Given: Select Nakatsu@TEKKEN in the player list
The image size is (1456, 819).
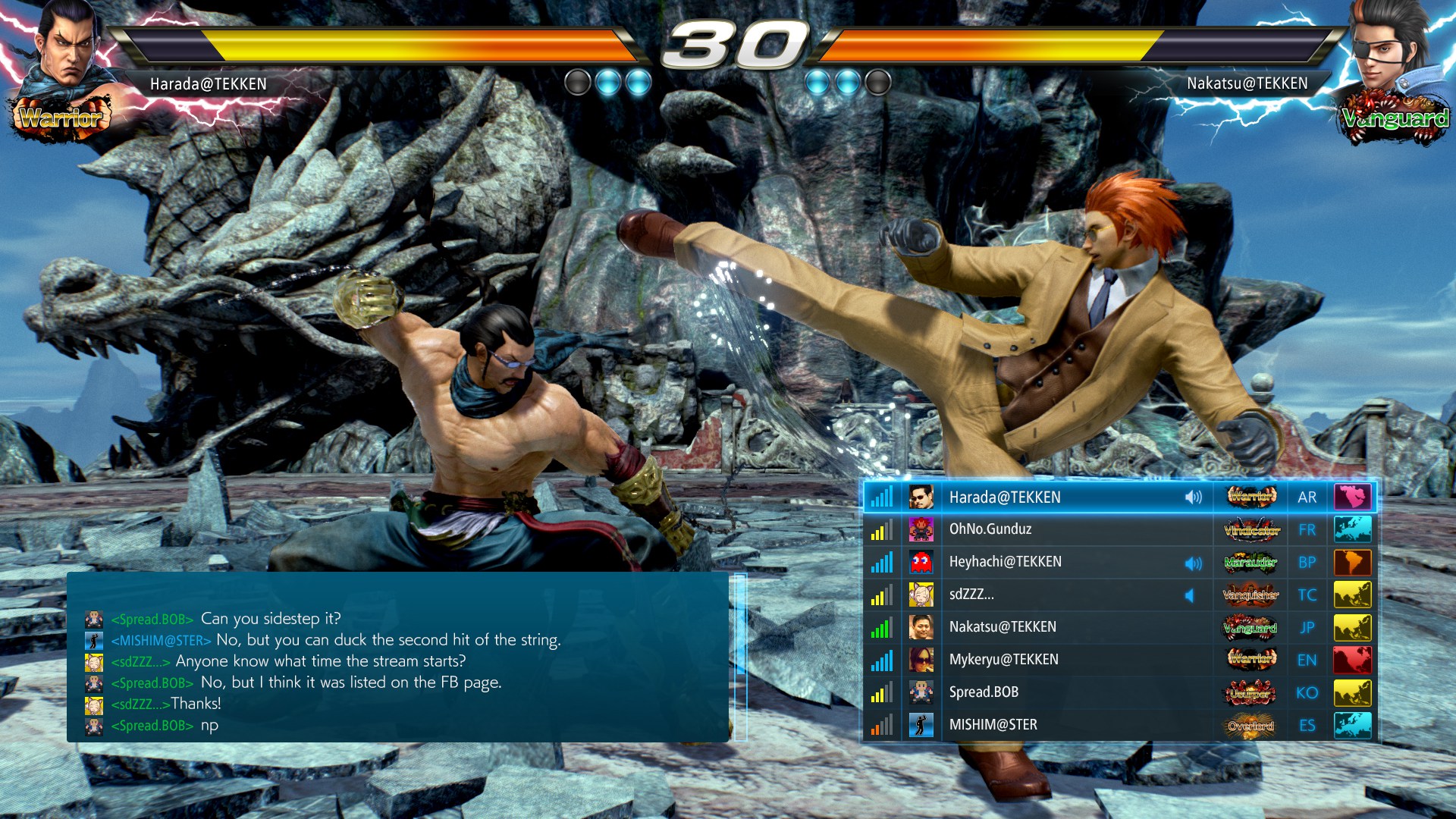Looking at the screenshot, I should click(1003, 627).
